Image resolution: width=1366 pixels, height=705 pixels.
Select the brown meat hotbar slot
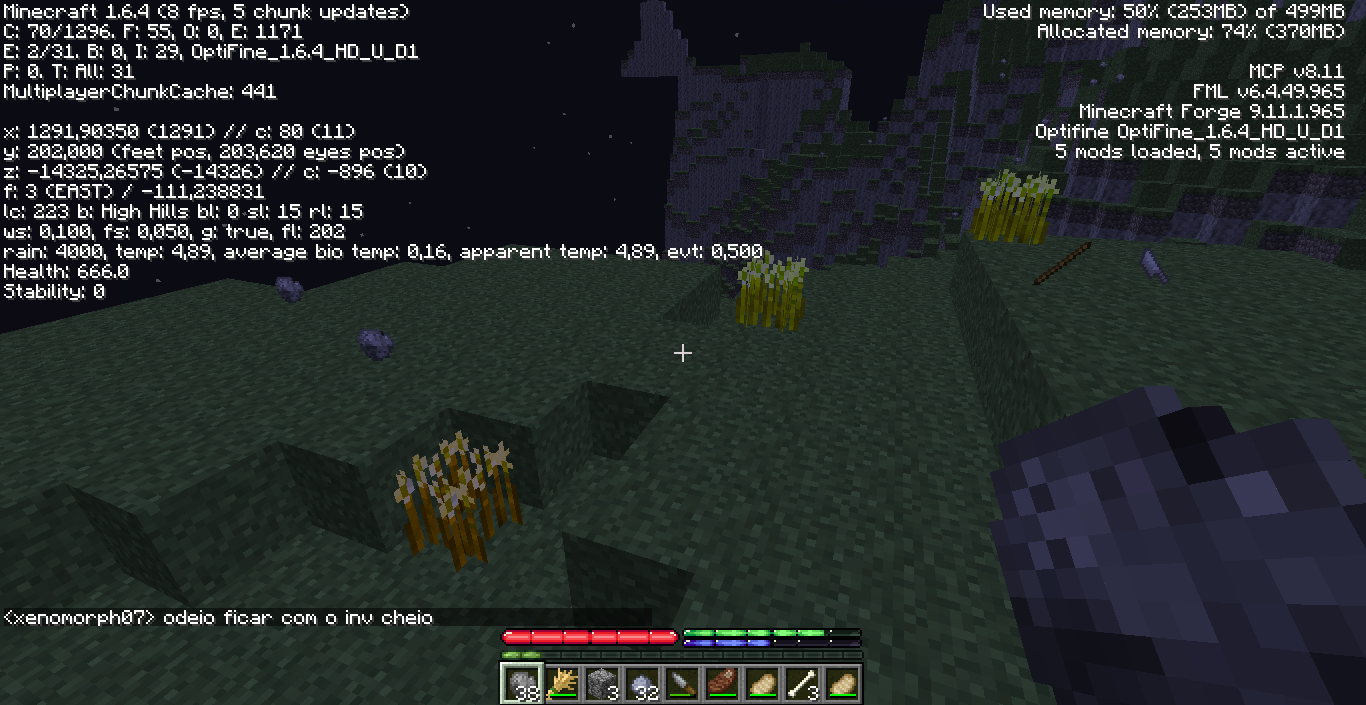click(x=722, y=683)
